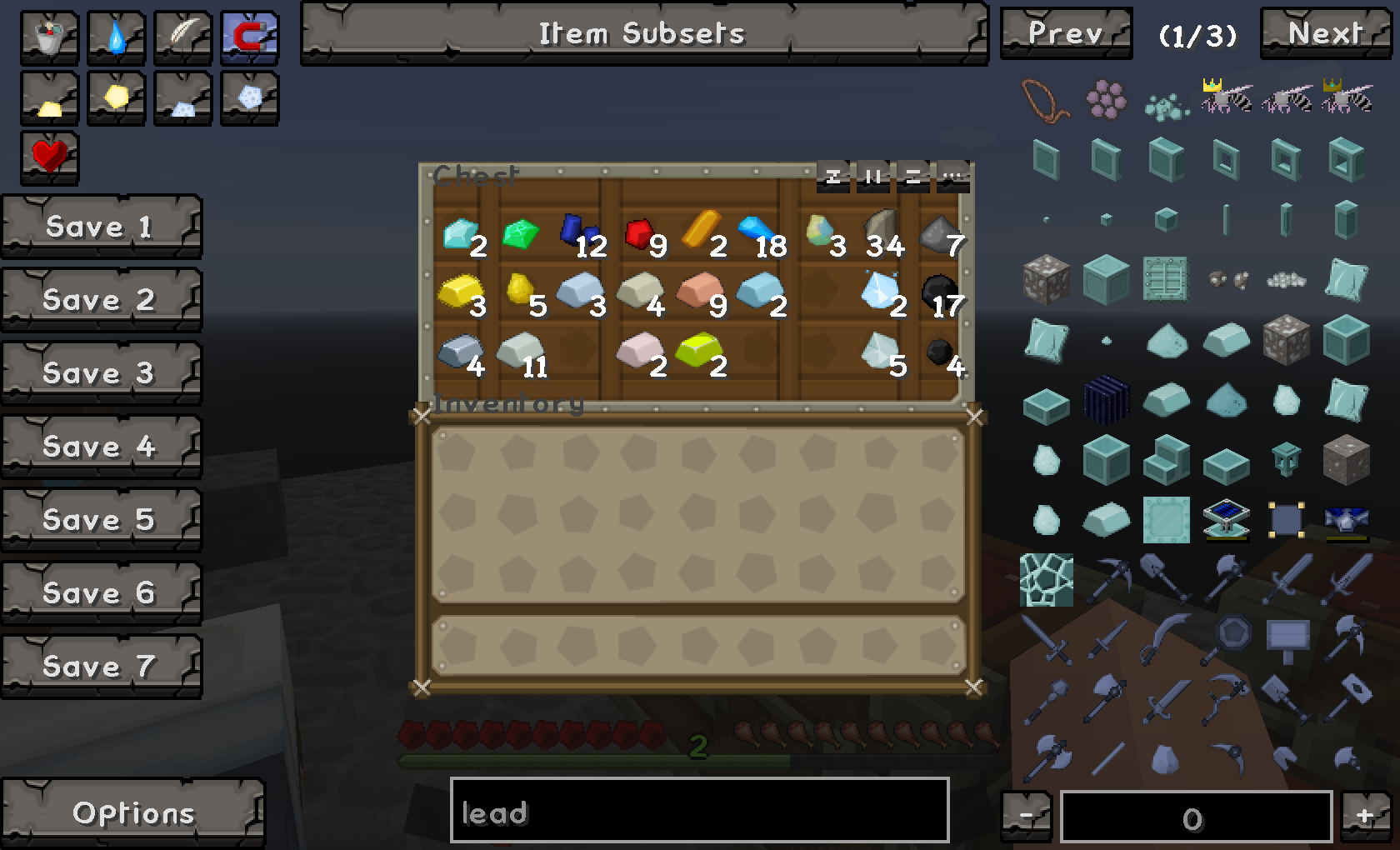
Task: Take the stack of 17 coal
Action: coord(940,293)
